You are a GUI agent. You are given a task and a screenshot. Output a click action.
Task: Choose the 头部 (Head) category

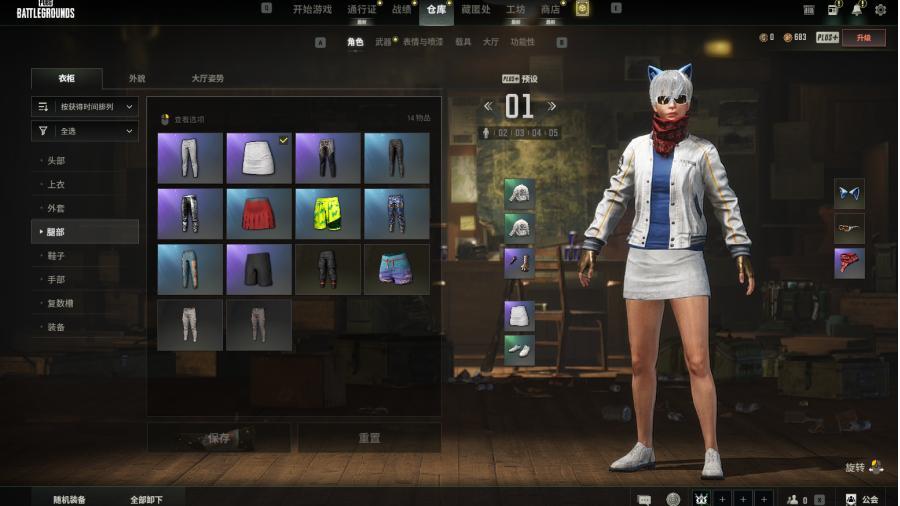coord(57,161)
